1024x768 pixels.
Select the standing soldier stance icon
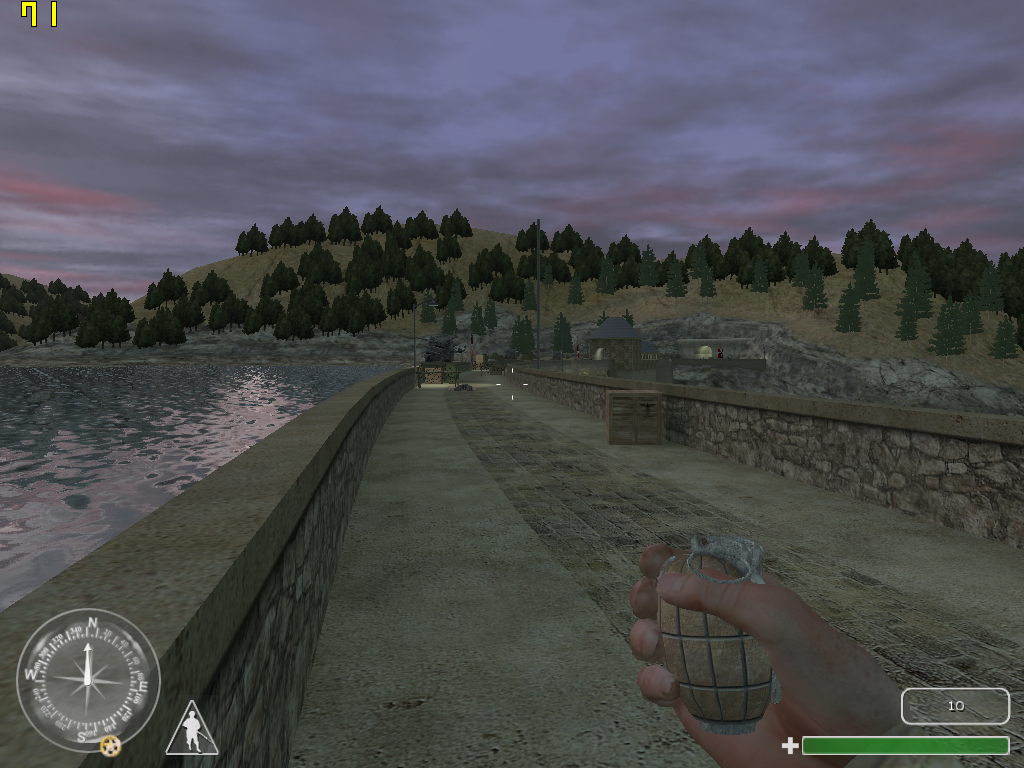191,730
